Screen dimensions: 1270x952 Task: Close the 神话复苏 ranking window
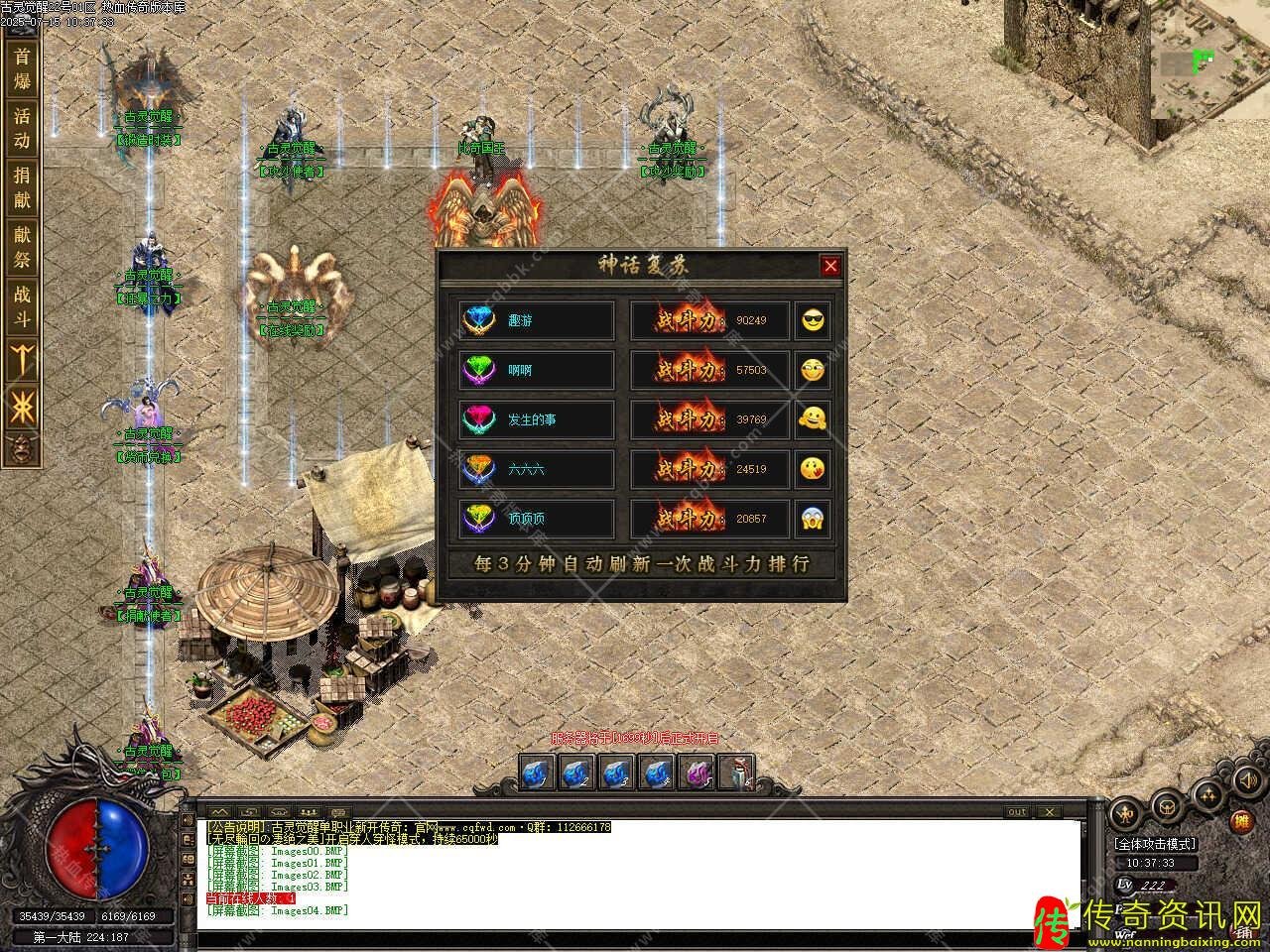(x=830, y=266)
